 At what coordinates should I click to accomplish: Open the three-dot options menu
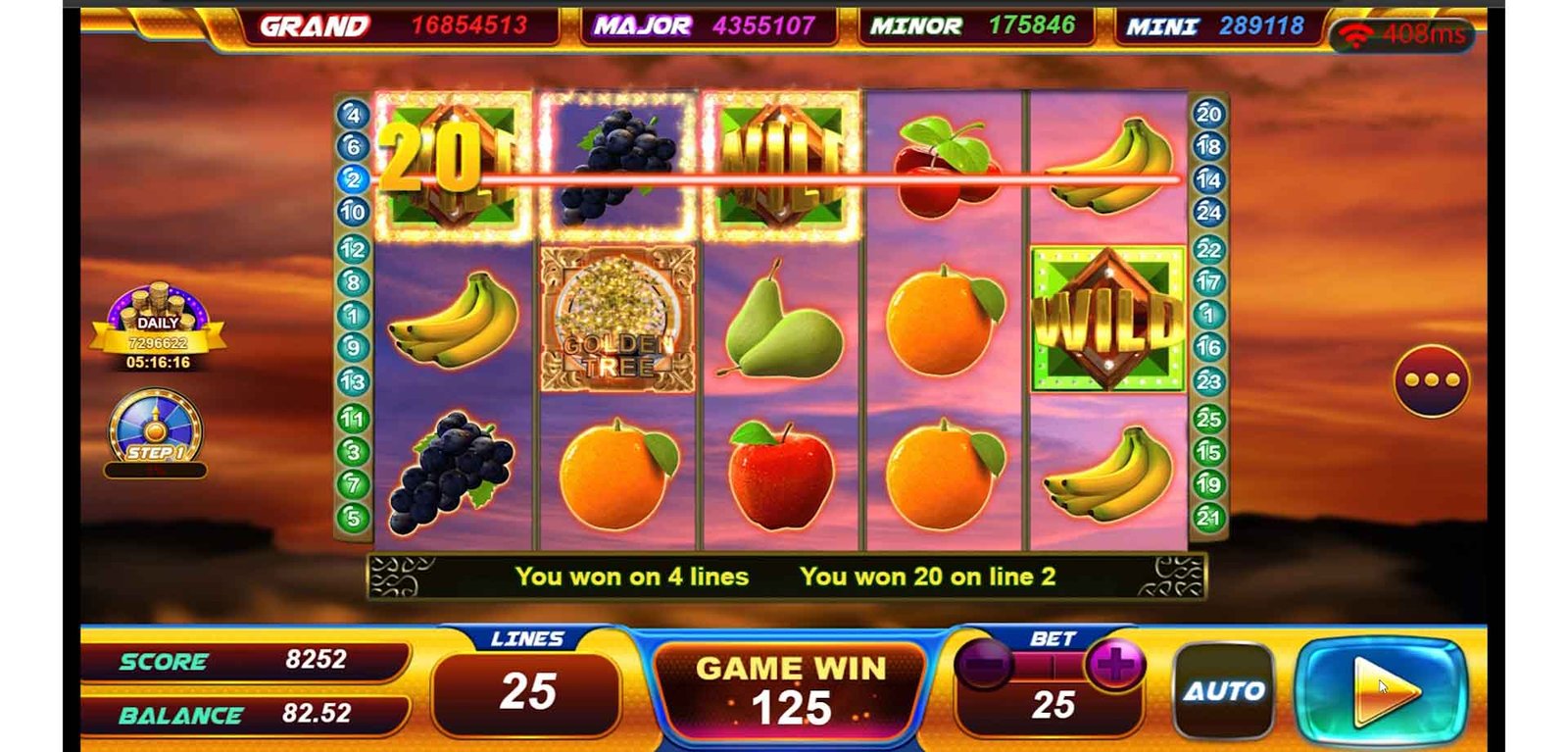coord(1431,380)
